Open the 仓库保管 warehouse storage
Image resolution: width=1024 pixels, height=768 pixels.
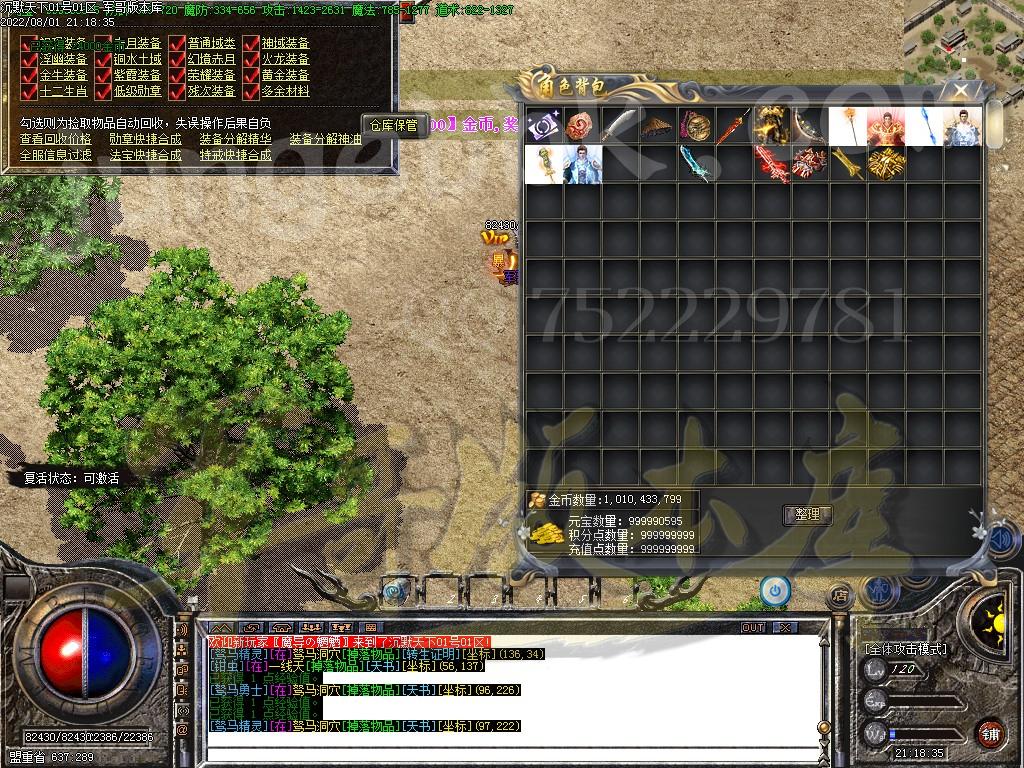pyautogui.click(x=393, y=125)
